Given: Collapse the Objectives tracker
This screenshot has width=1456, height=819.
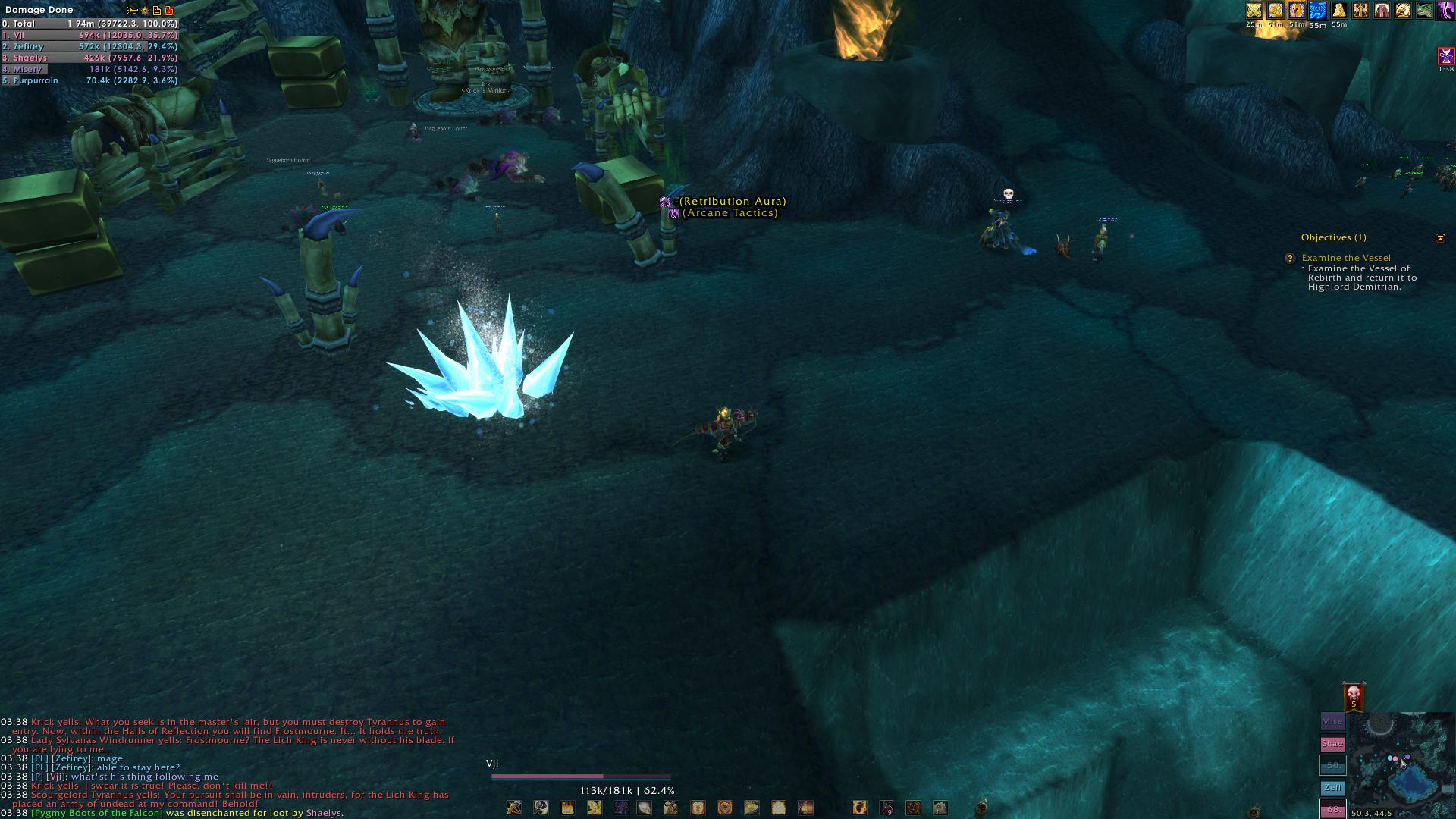Looking at the screenshot, I should (1440, 237).
